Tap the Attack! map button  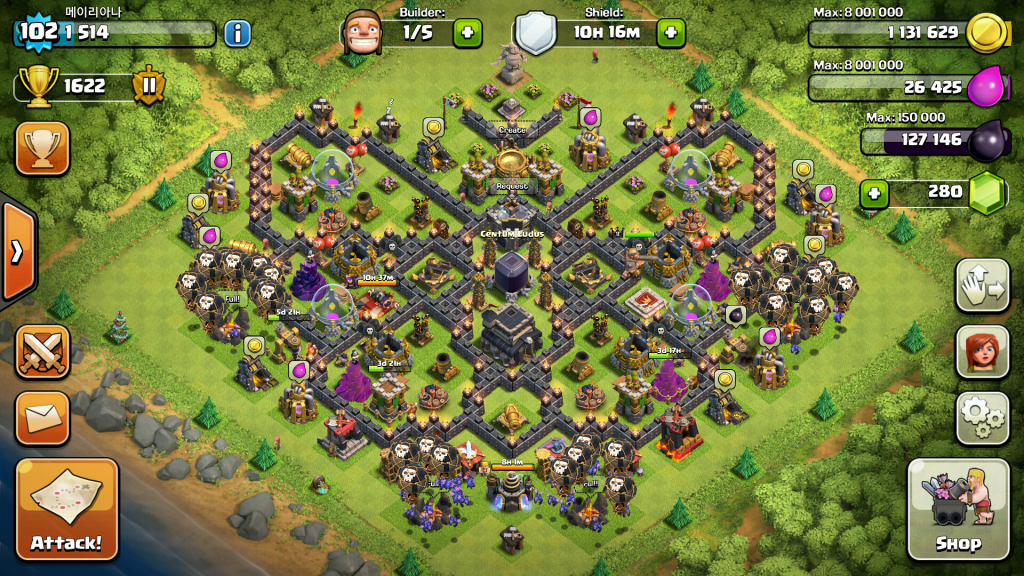pyautogui.click(x=67, y=509)
